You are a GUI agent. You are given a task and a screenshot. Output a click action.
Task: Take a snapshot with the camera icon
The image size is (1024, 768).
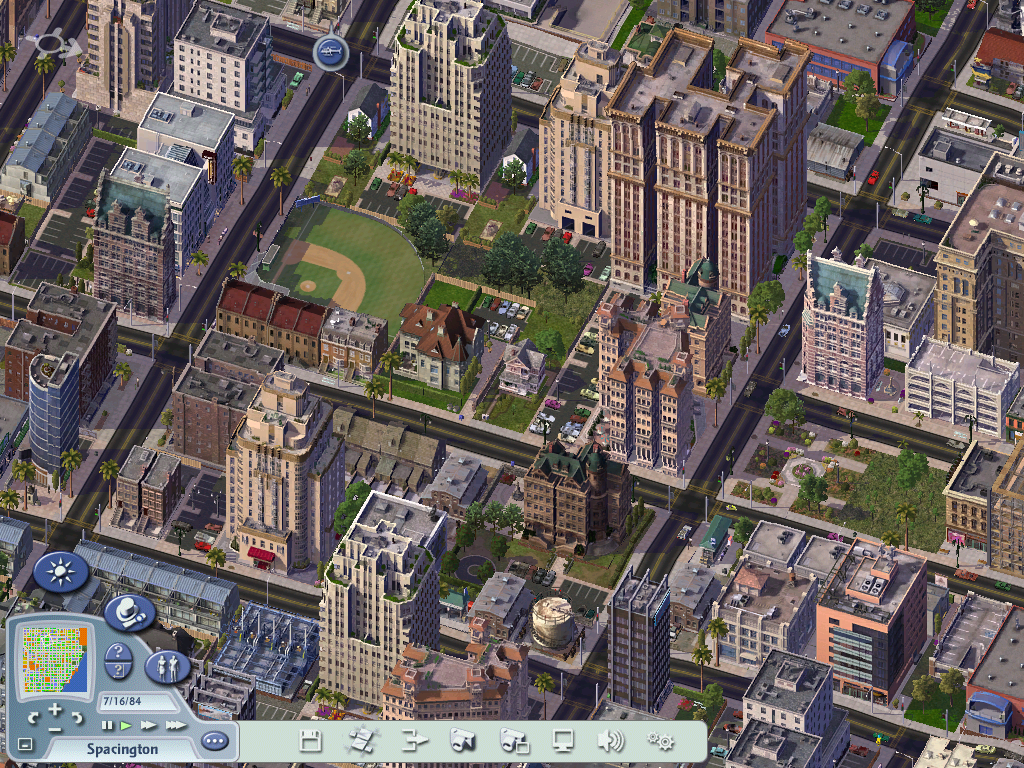point(462,741)
